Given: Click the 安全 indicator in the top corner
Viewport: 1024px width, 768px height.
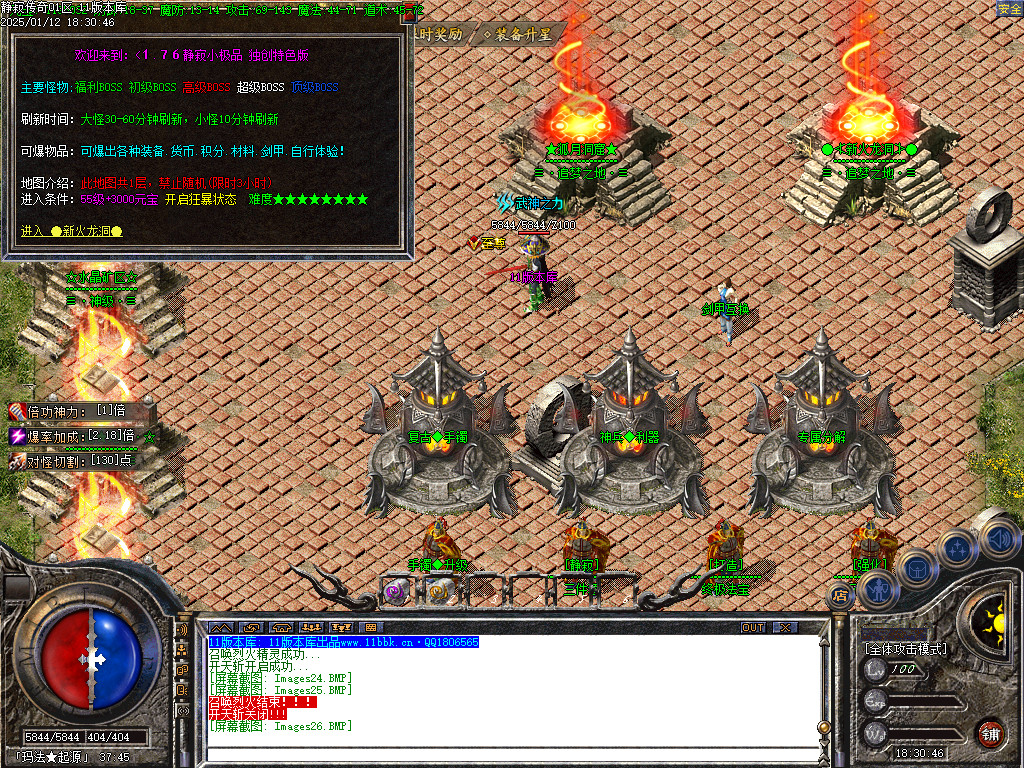Looking at the screenshot, I should [1009, 9].
